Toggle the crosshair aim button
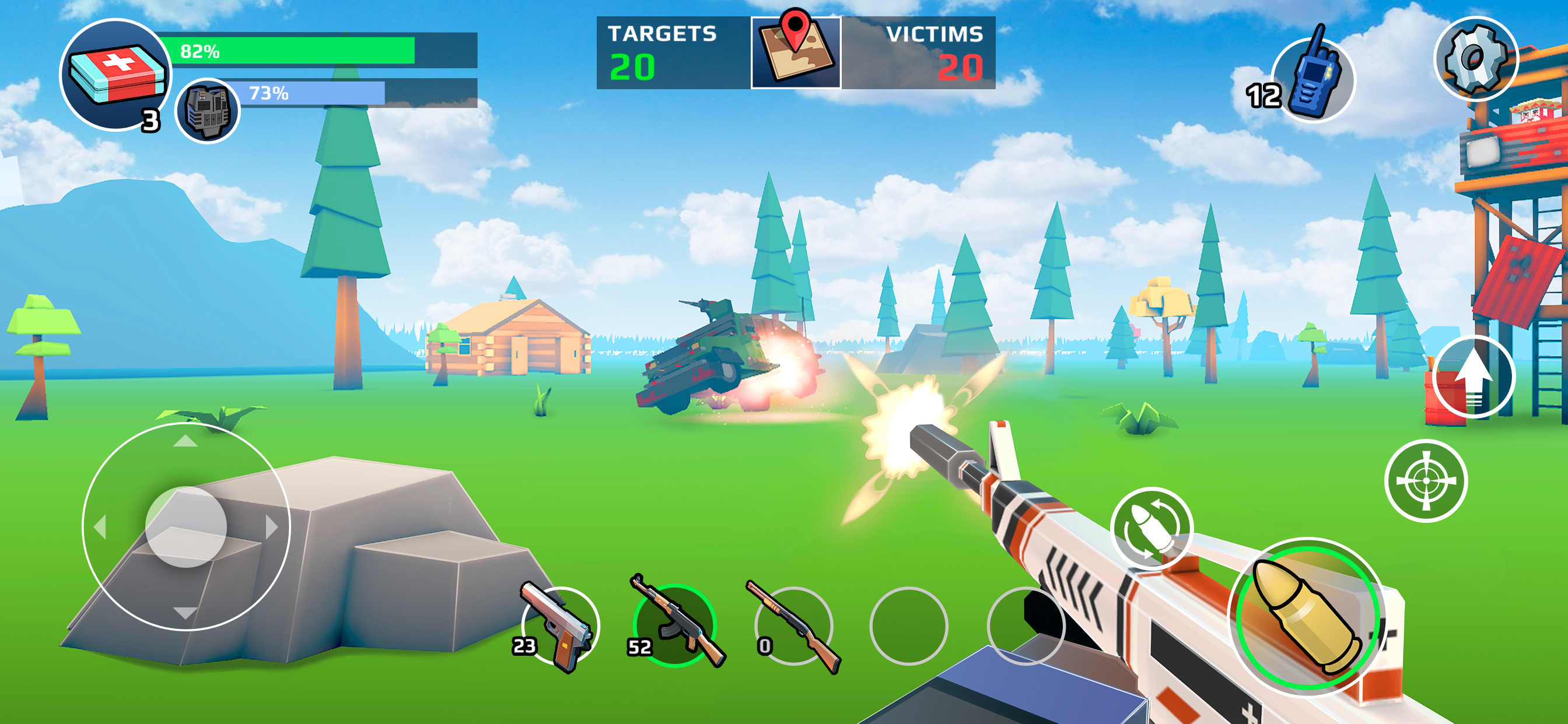The width and height of the screenshot is (1568, 724). coord(1426,481)
